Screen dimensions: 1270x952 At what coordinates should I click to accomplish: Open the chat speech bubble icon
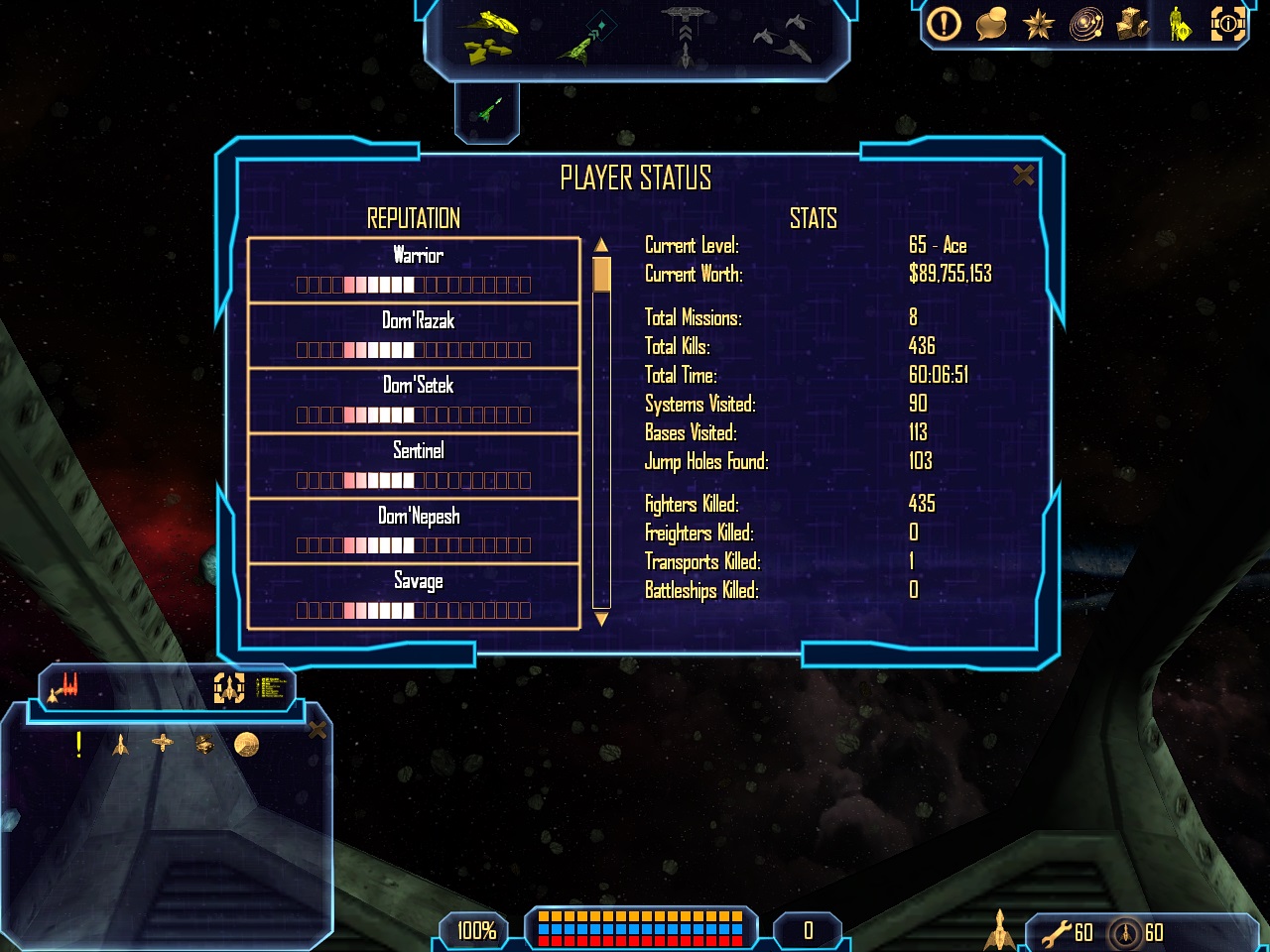[x=991, y=24]
